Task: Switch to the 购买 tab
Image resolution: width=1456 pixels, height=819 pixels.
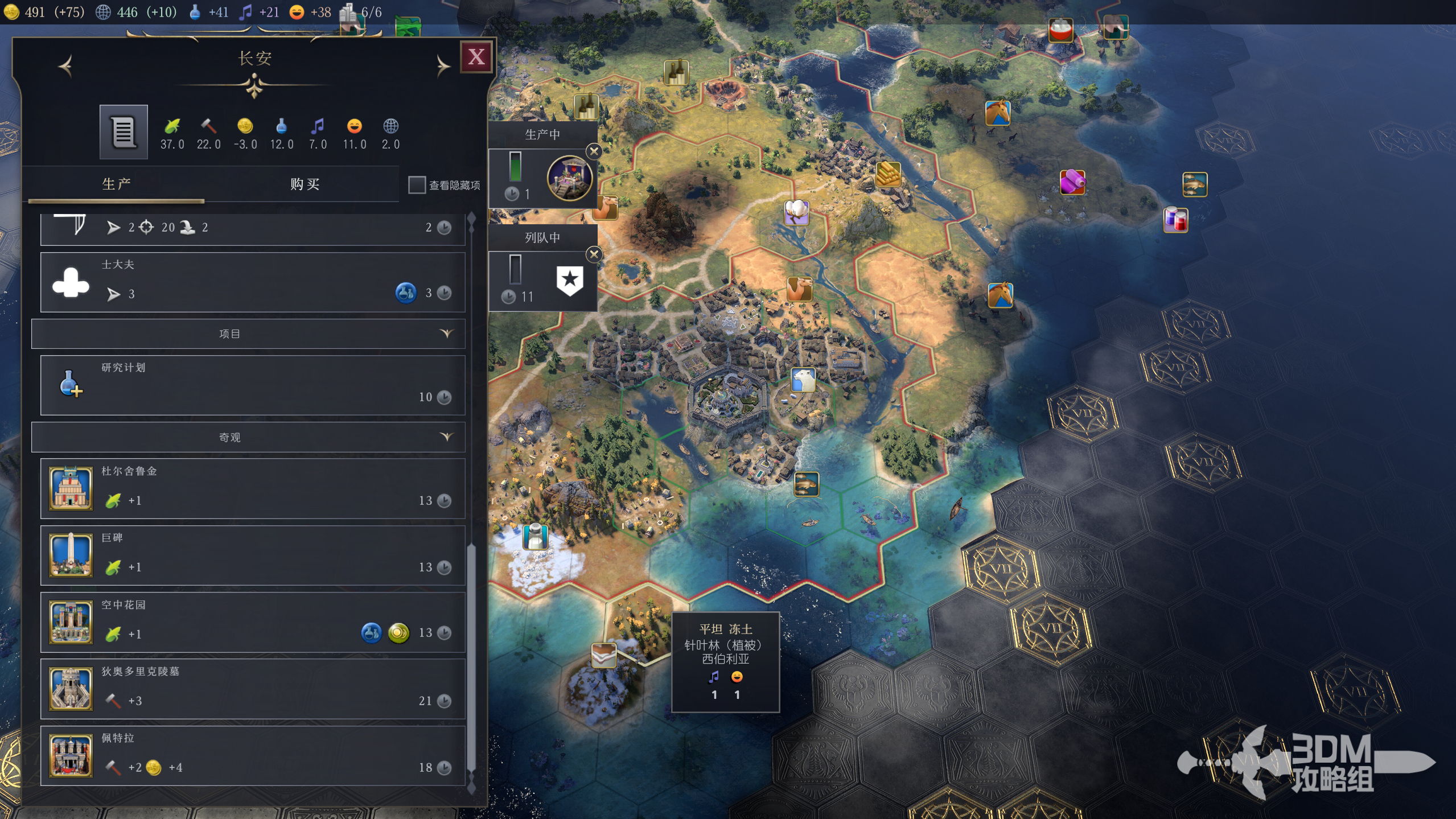Action: point(305,184)
